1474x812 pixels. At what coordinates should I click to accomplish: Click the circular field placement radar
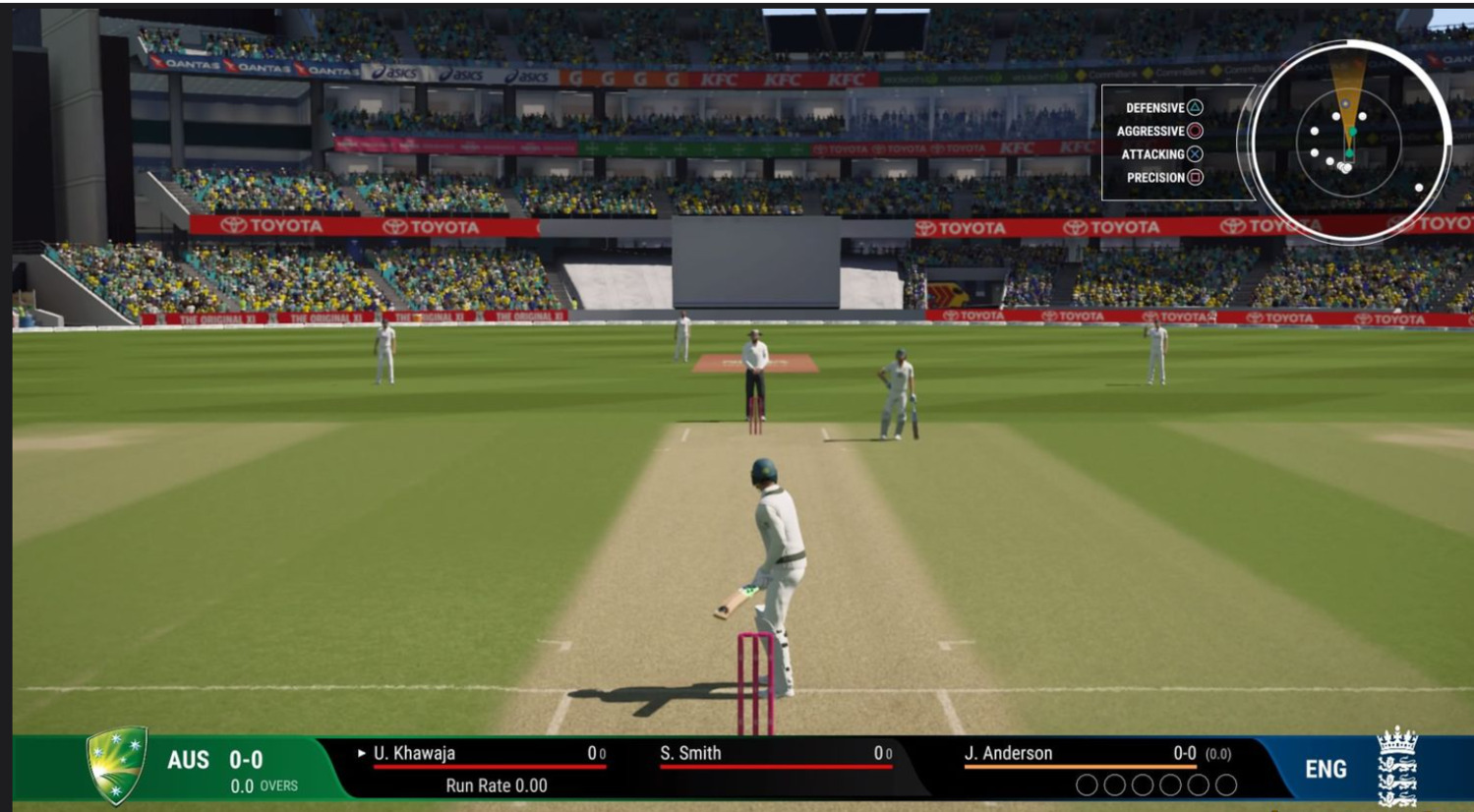click(x=1348, y=143)
